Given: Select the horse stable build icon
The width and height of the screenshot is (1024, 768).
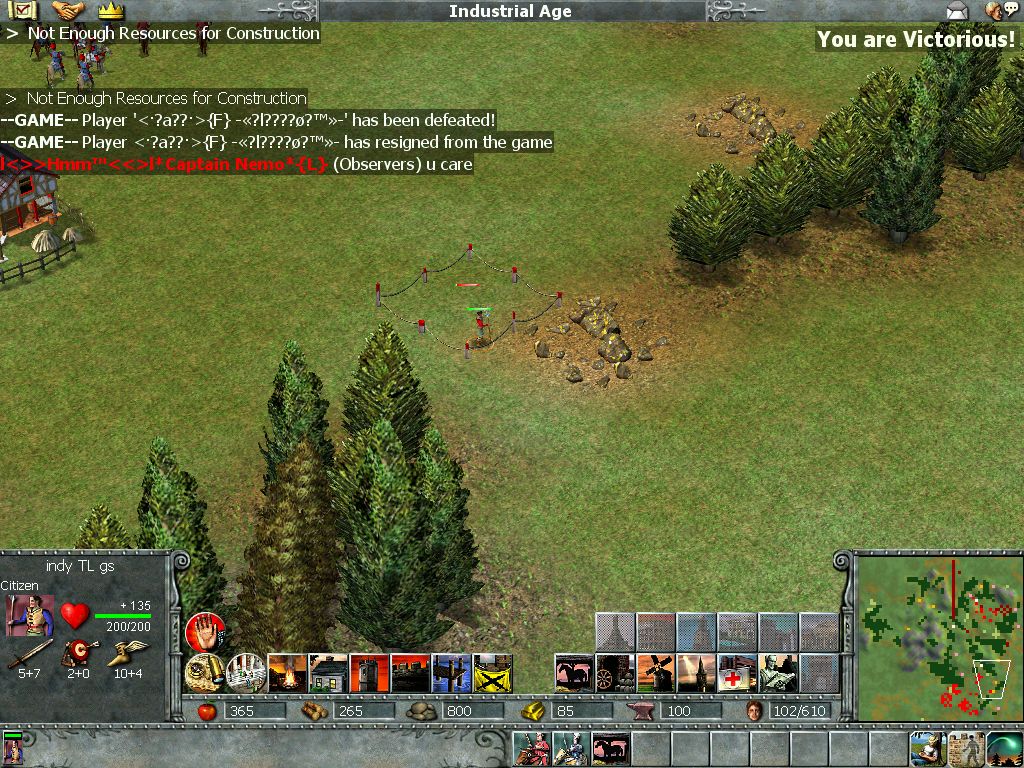Looking at the screenshot, I should tap(574, 673).
